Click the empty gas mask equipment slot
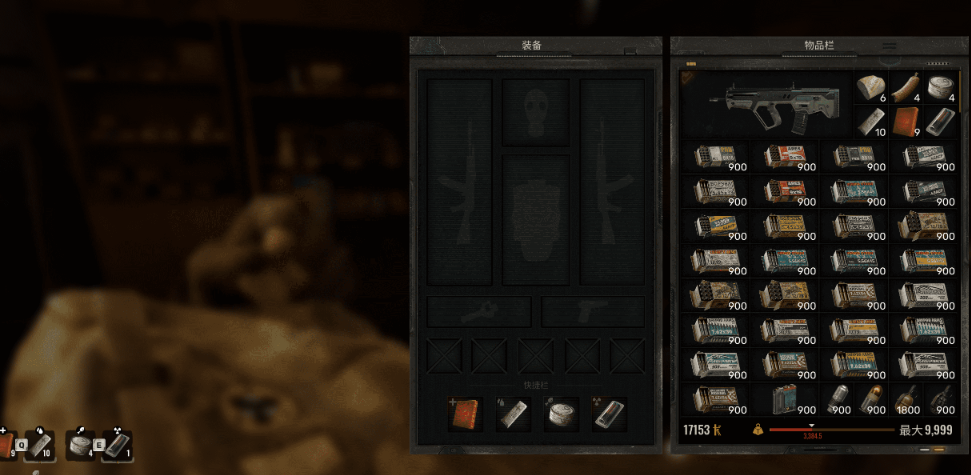The height and width of the screenshot is (475, 971). (x=535, y=112)
